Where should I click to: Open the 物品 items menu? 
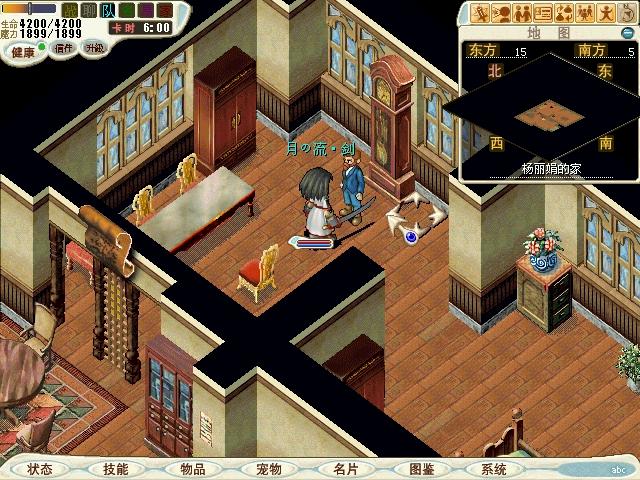192,468
